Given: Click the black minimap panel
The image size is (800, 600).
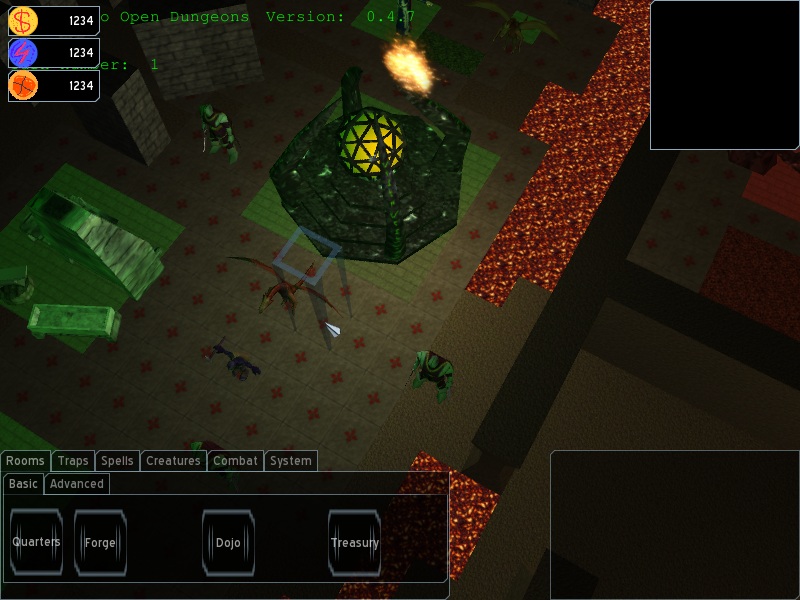Looking at the screenshot, I should point(724,75).
